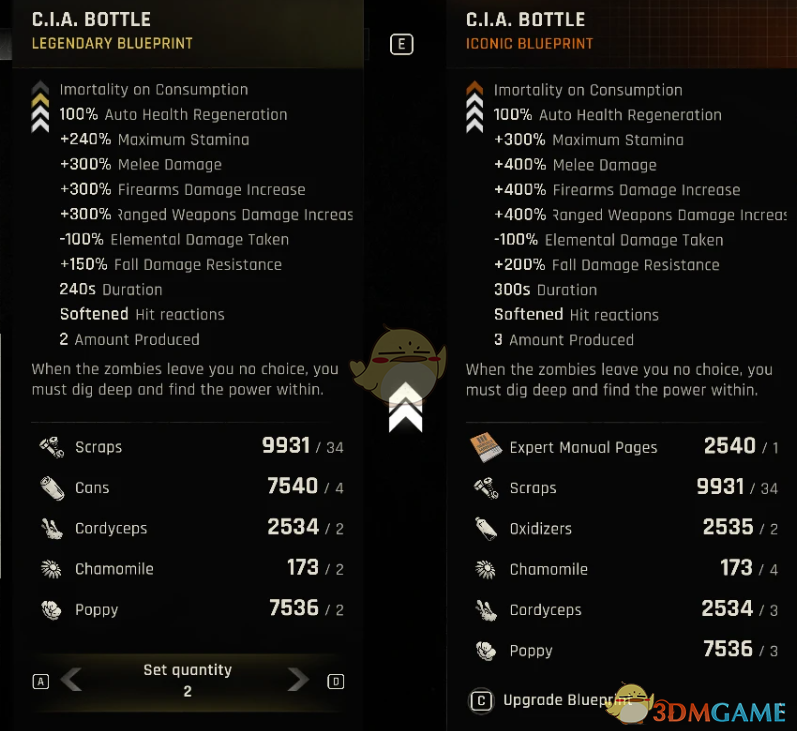Increase the set quantity with right arrow

(298, 680)
